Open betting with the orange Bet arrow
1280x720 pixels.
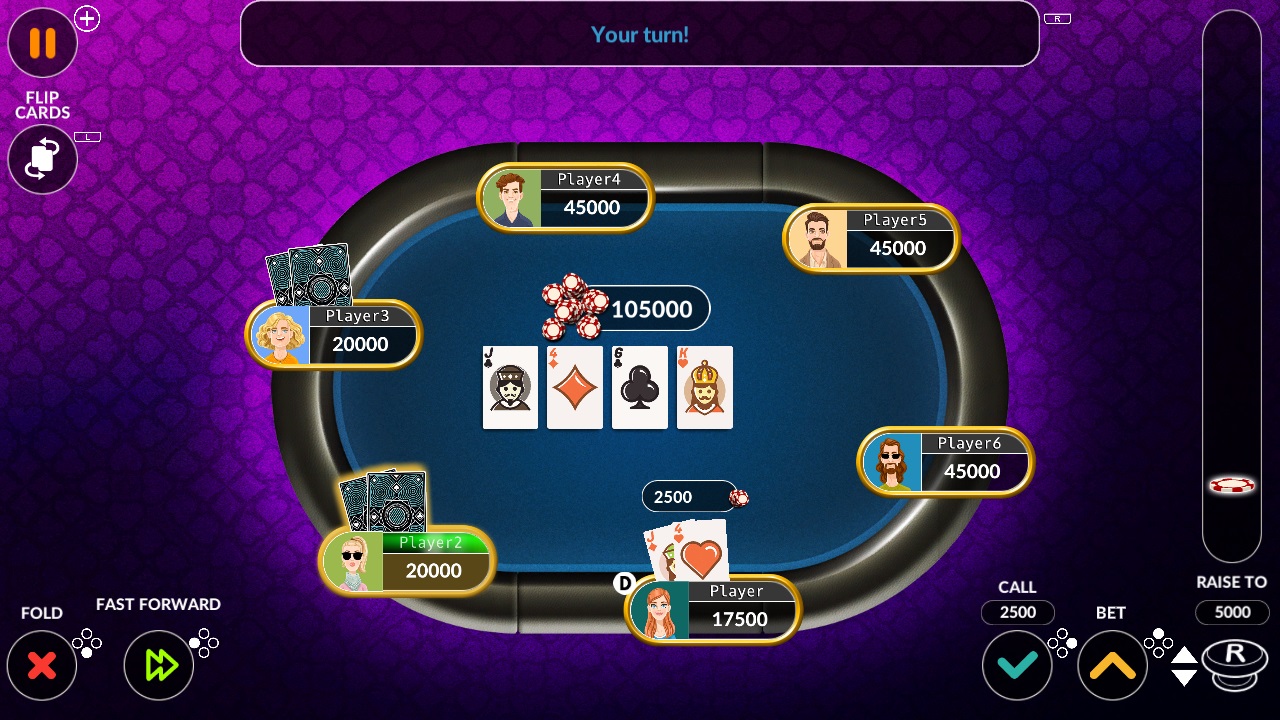pos(1112,664)
